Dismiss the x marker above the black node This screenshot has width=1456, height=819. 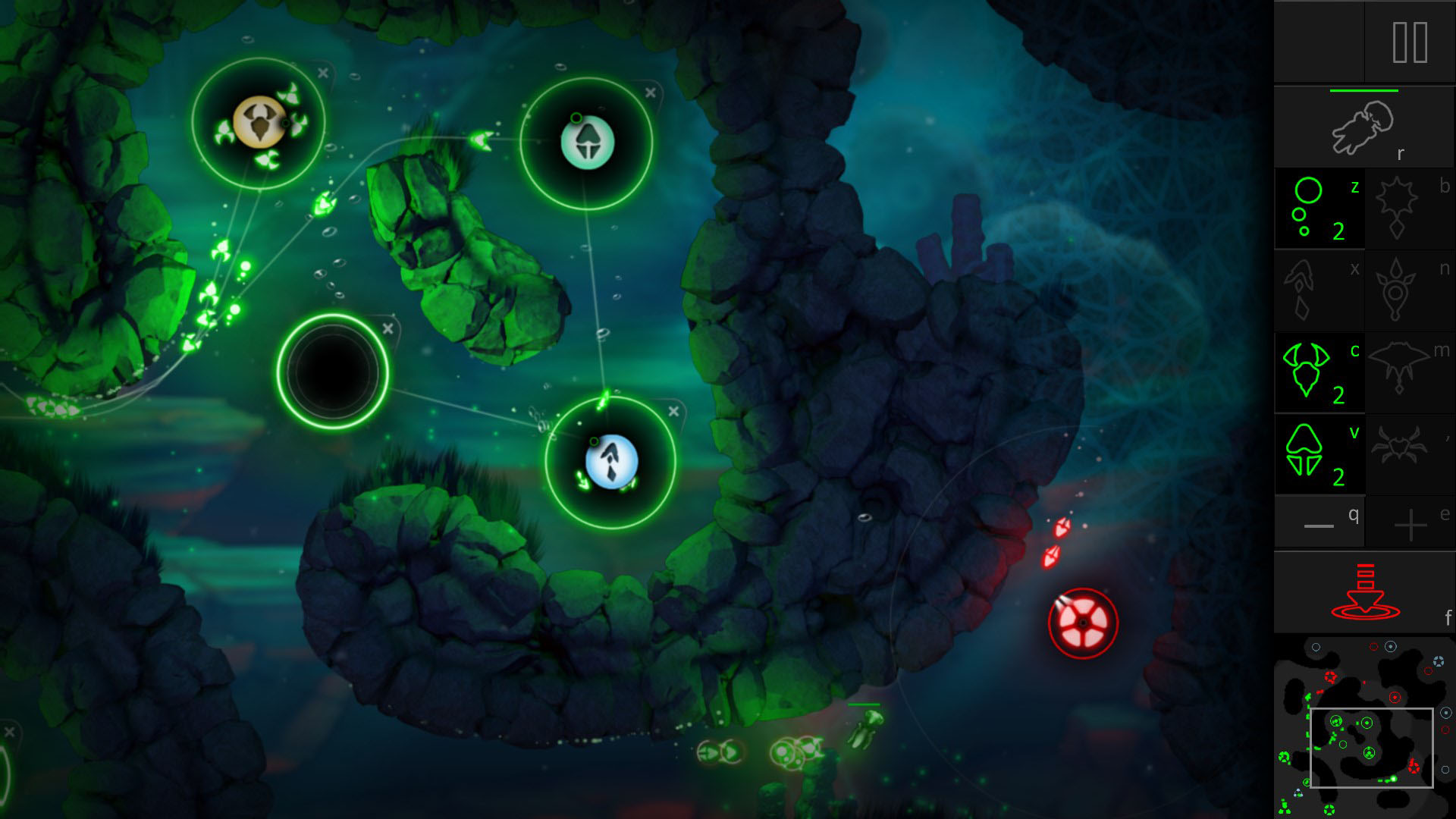pos(388,328)
